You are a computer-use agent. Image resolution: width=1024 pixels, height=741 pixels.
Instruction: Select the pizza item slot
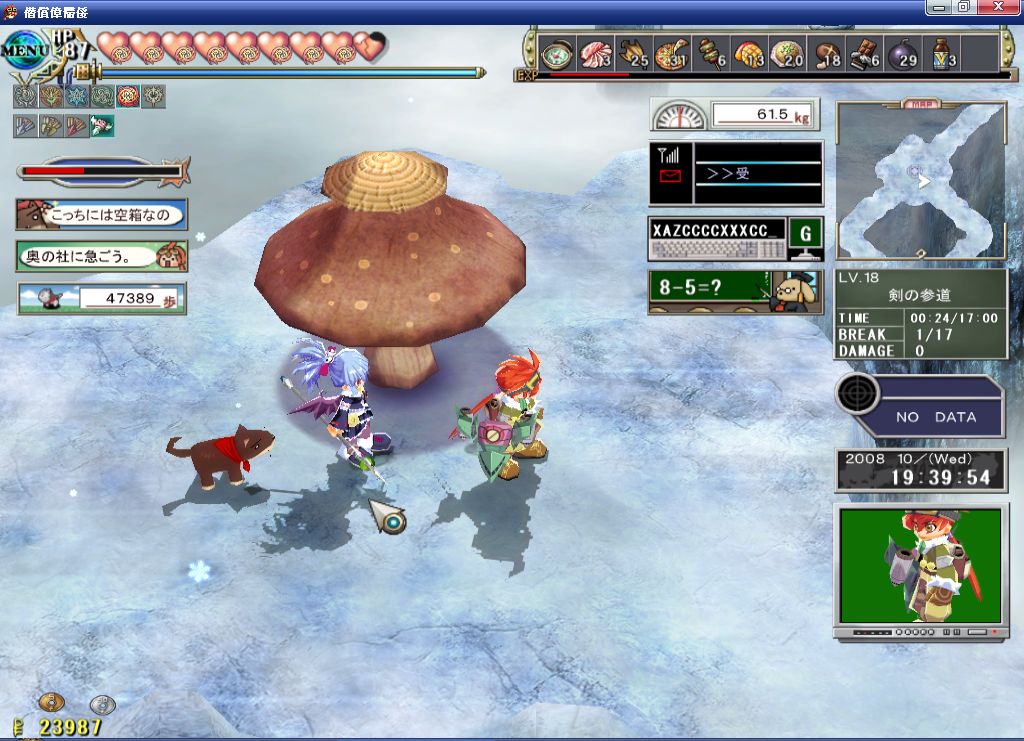click(x=671, y=54)
